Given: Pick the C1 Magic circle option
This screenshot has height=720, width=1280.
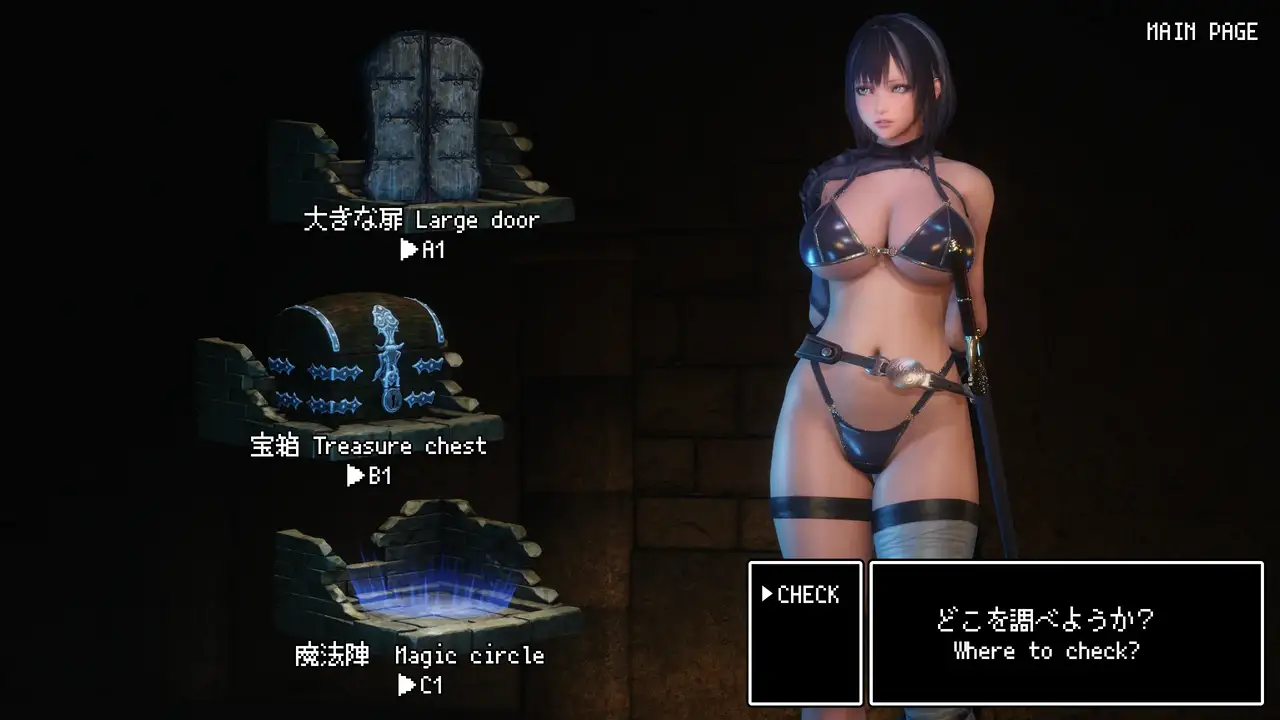Looking at the screenshot, I should [x=420, y=685].
